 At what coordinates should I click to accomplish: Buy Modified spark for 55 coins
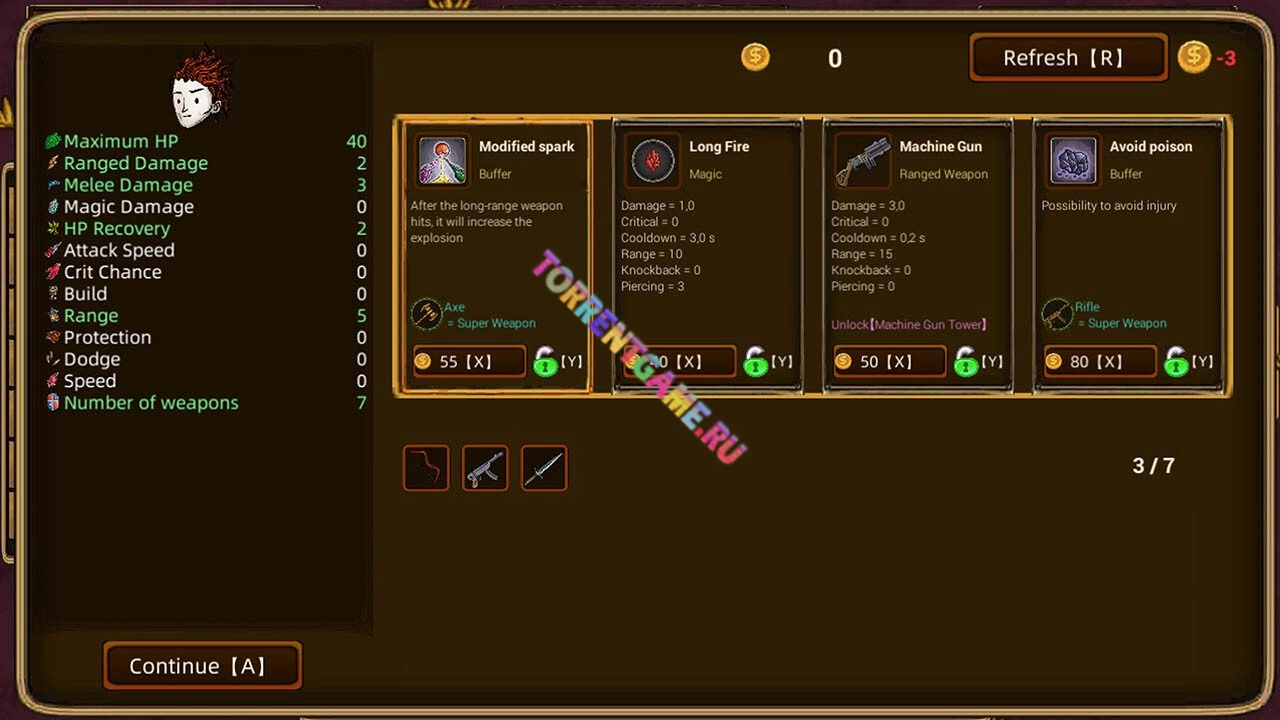[x=469, y=361]
